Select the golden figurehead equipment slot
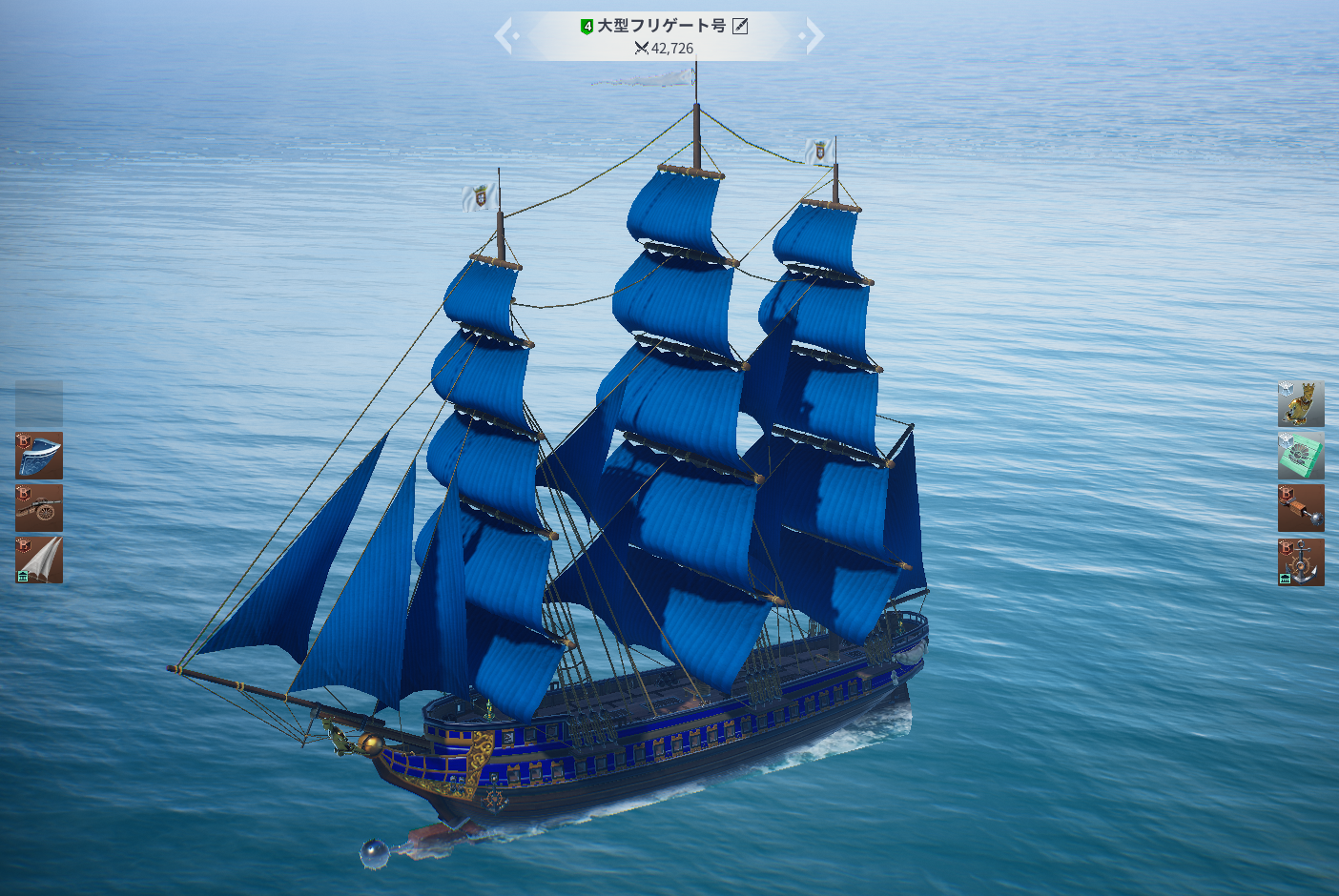This screenshot has width=1339, height=896. click(x=1301, y=403)
